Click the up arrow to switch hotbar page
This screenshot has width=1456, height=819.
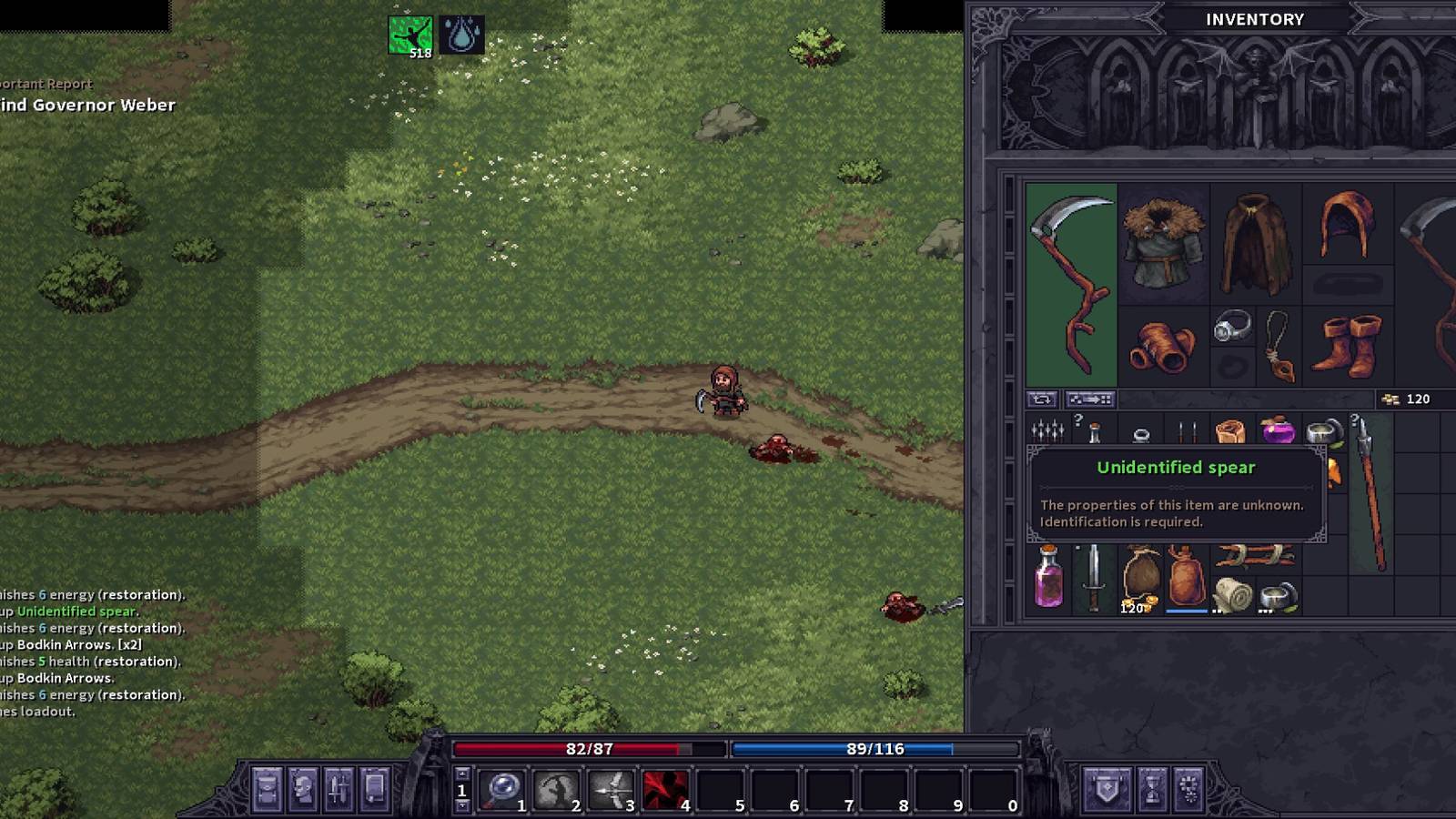click(x=461, y=773)
